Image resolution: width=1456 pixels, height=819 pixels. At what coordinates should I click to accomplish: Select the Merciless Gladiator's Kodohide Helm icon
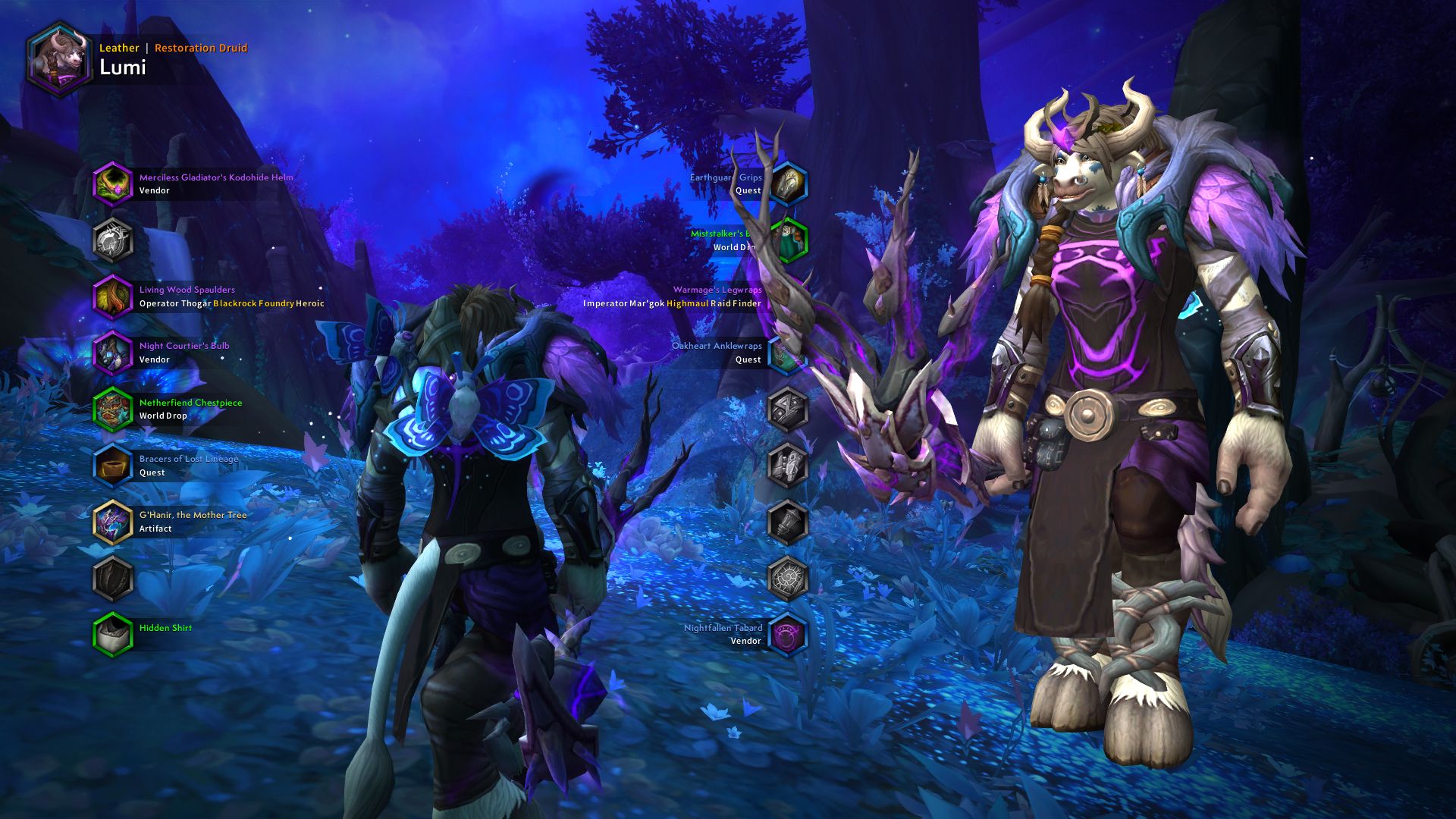[x=114, y=183]
